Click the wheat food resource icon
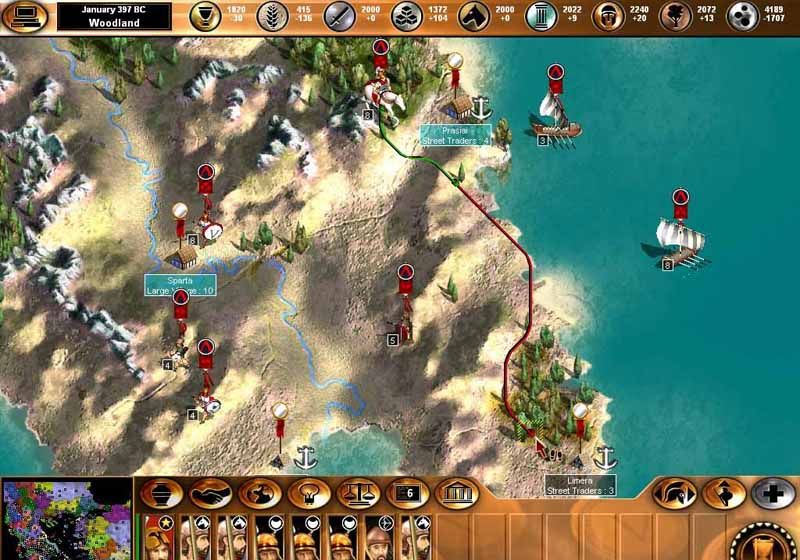800x560 pixels. point(273,16)
